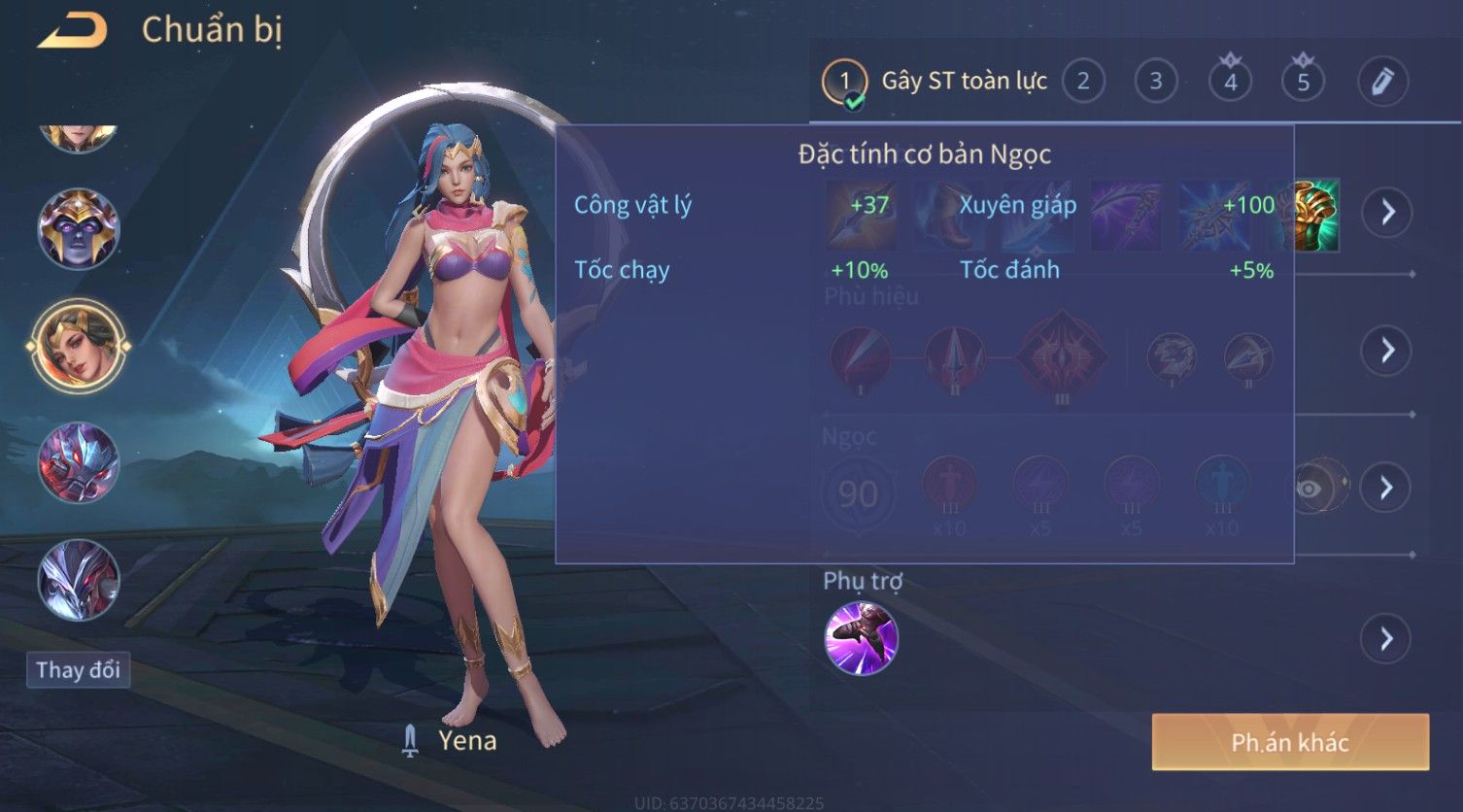This screenshot has width=1463, height=812.
Task: Select the purple Phụ trợ spell icon
Action: [861, 638]
